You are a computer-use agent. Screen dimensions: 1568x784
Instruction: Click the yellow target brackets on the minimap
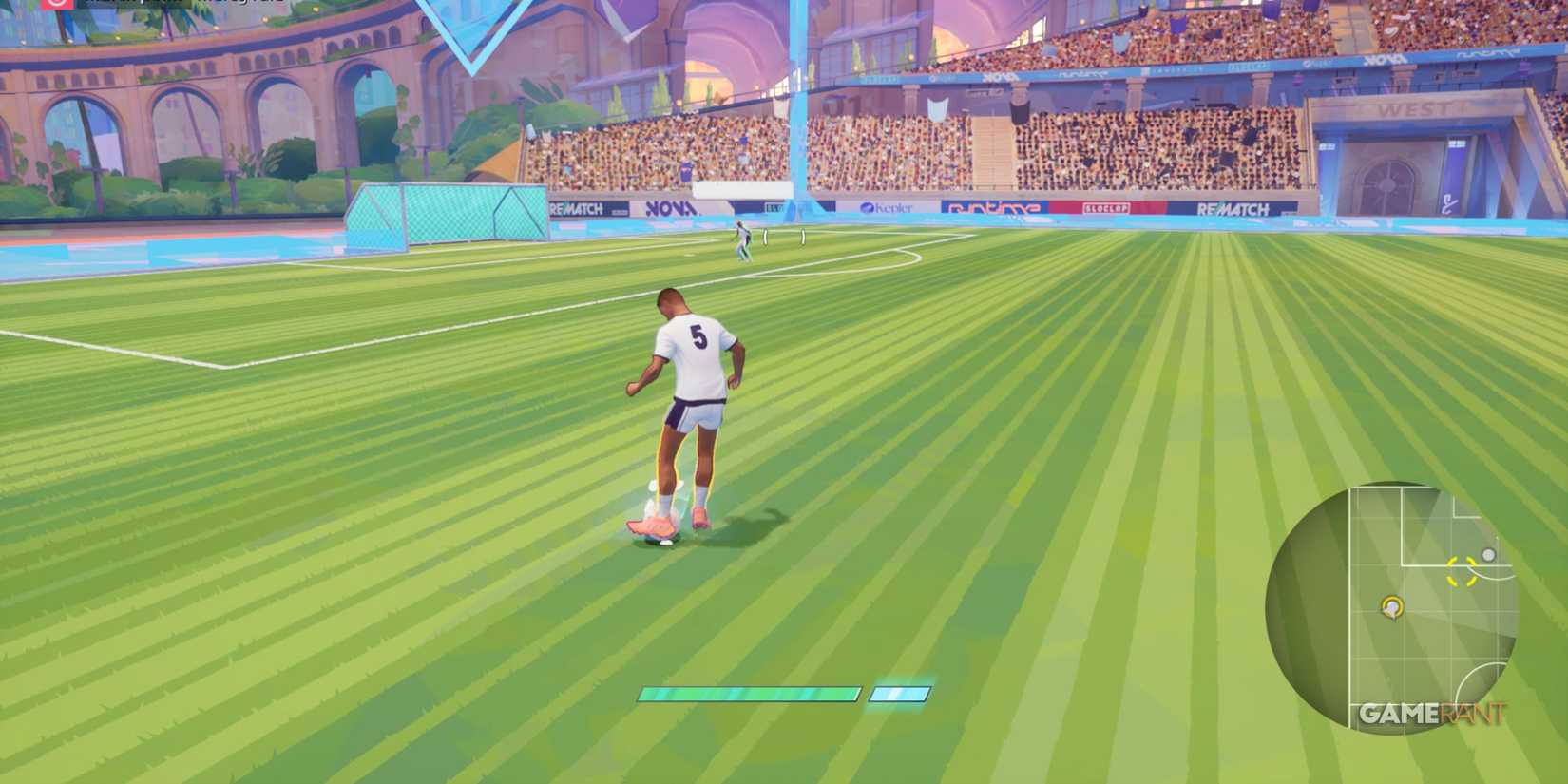(1460, 572)
